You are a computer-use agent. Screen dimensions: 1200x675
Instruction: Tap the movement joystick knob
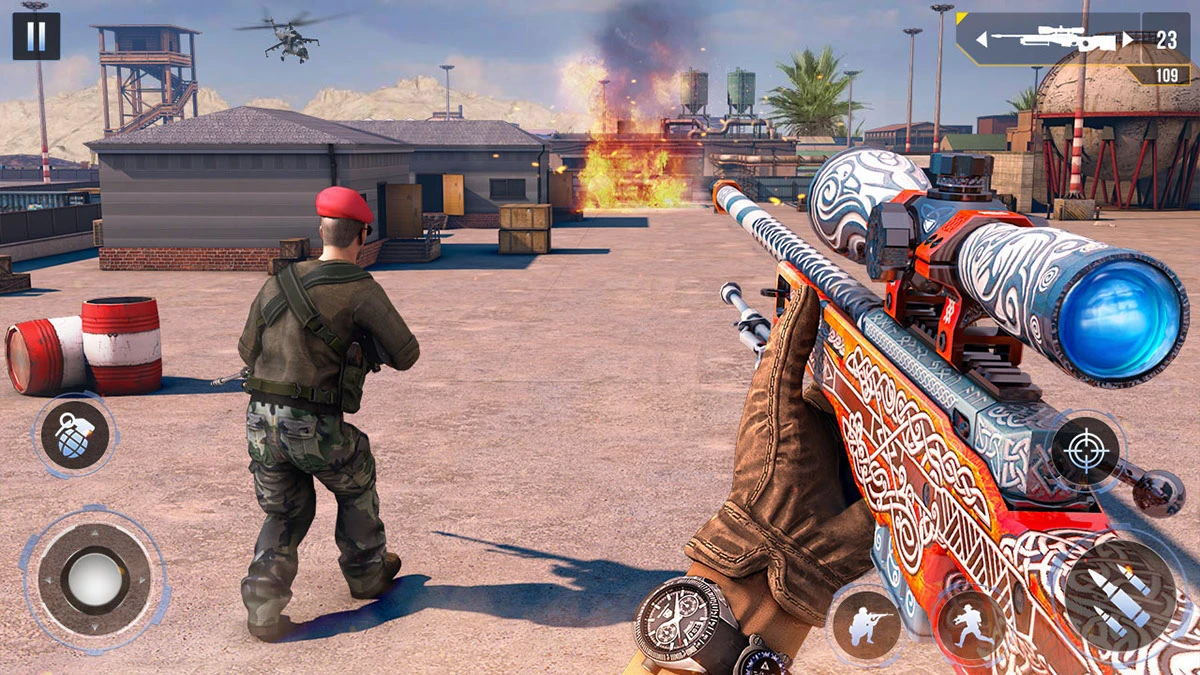[95, 578]
